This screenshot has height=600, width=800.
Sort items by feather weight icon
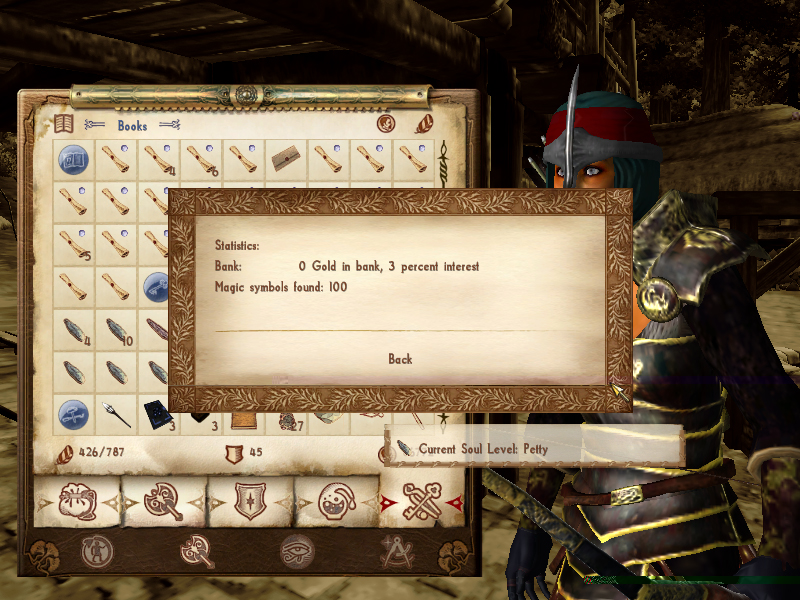(x=424, y=124)
